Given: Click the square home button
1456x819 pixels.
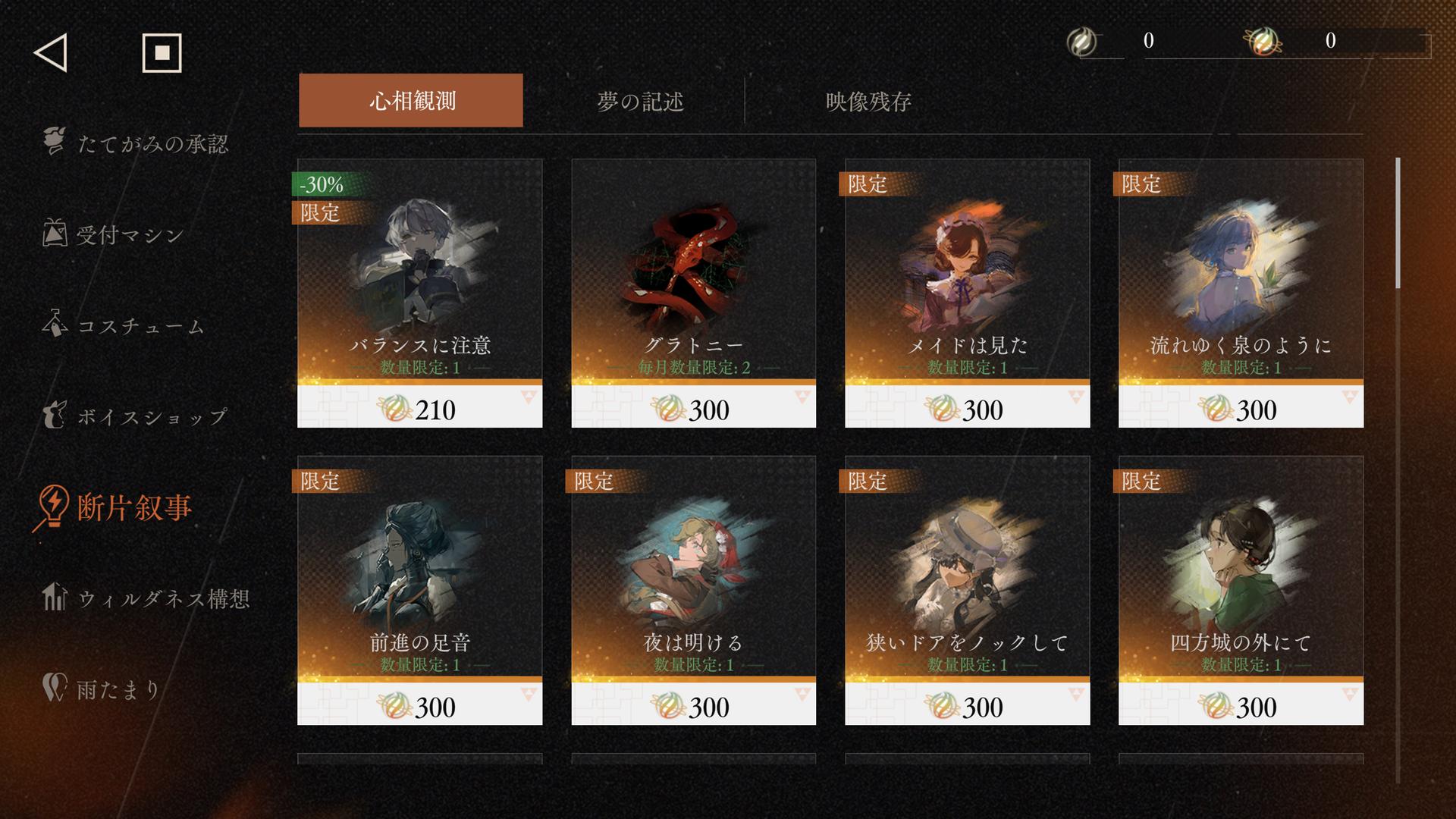Looking at the screenshot, I should pos(162,53).
